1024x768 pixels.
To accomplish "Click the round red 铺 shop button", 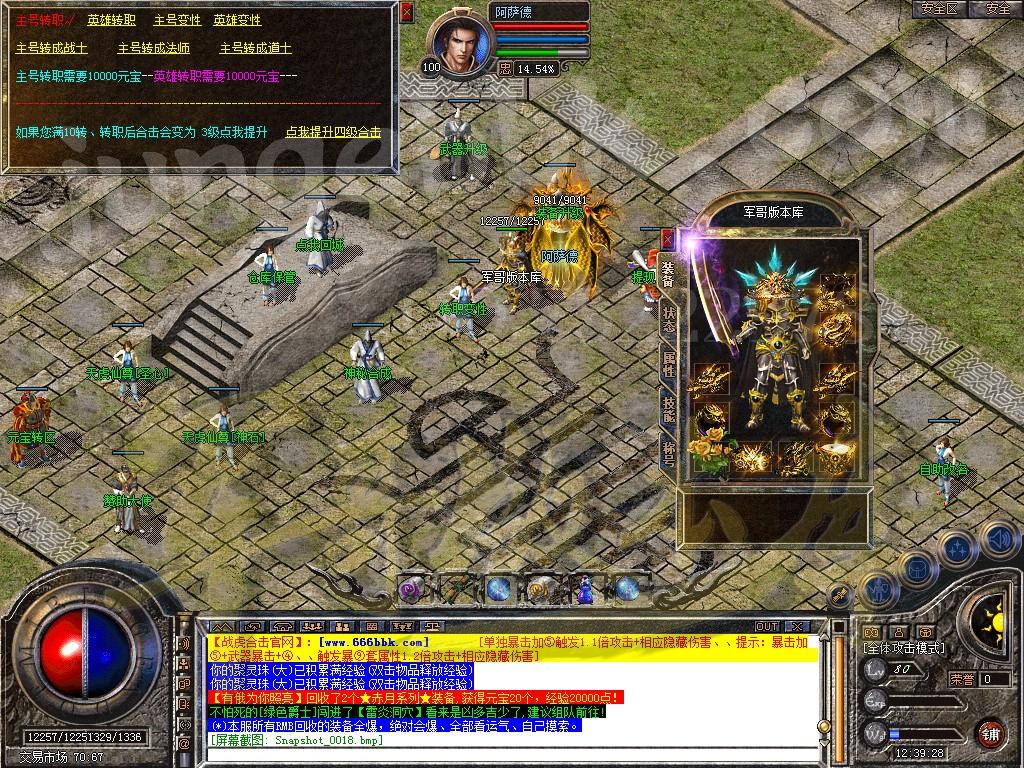I will [990, 732].
